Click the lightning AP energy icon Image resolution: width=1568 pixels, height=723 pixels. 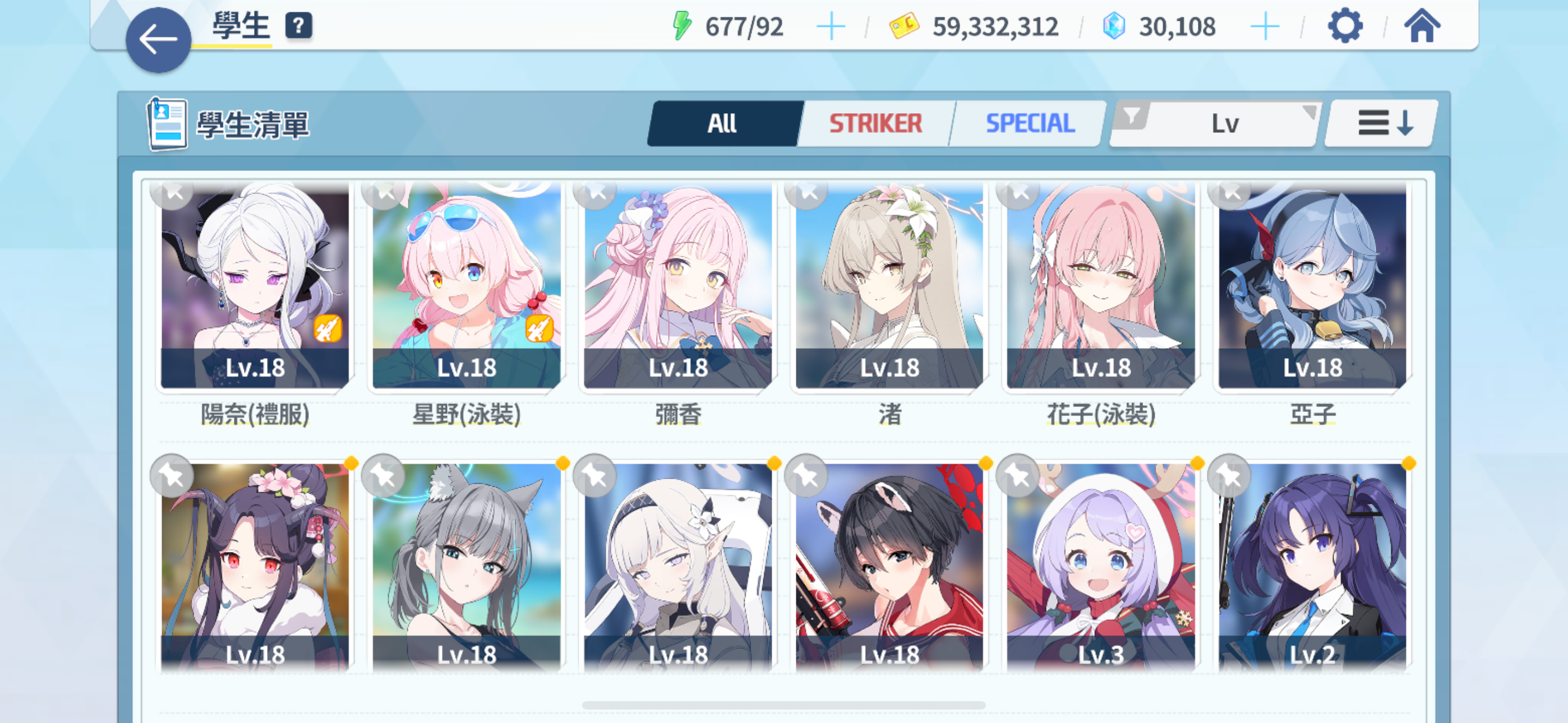(683, 25)
